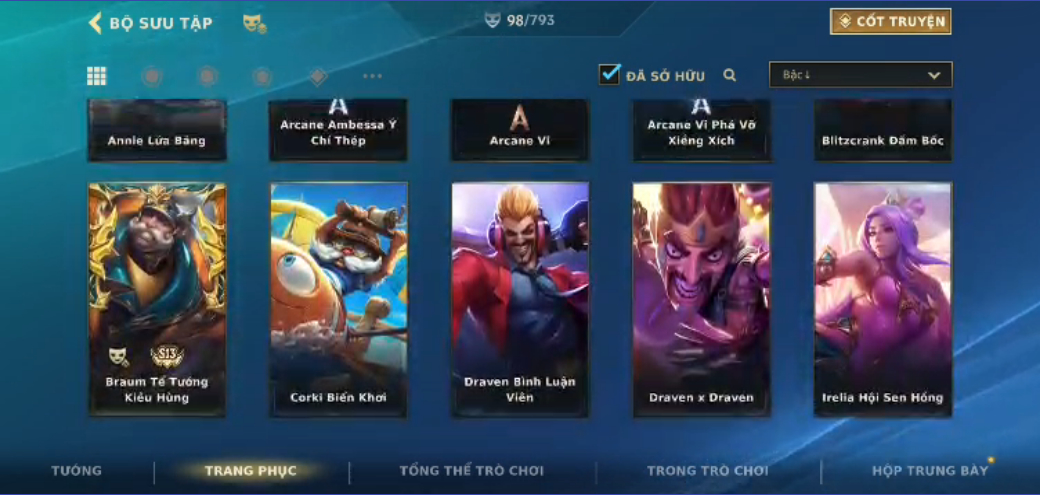
Task: Switch to the Tướng tab
Action: 77,470
